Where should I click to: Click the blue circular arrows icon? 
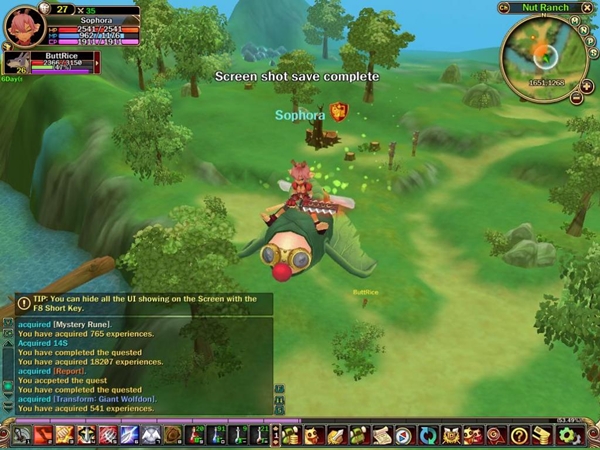[427, 435]
